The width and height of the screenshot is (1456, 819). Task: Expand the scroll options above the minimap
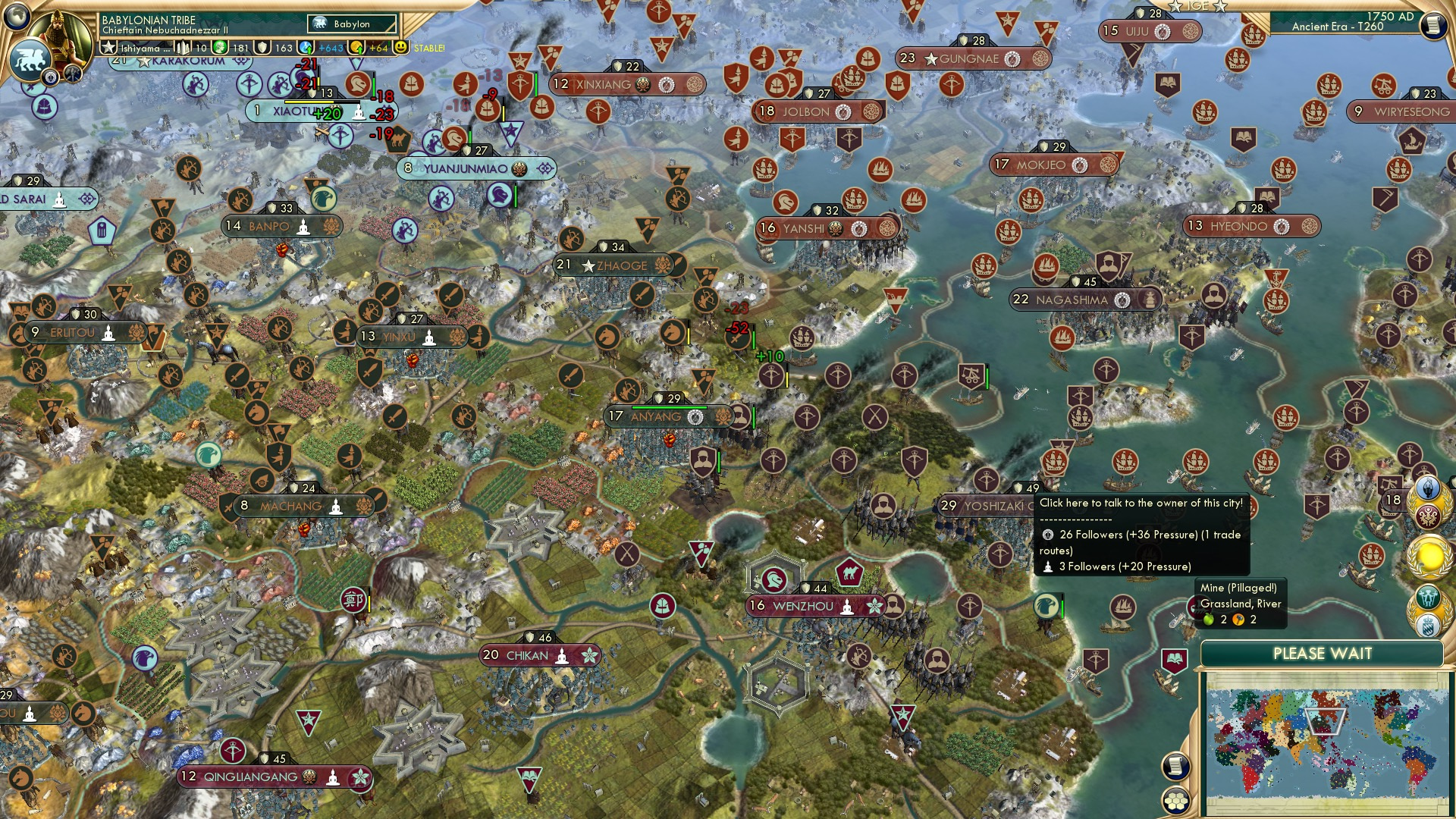click(1176, 765)
